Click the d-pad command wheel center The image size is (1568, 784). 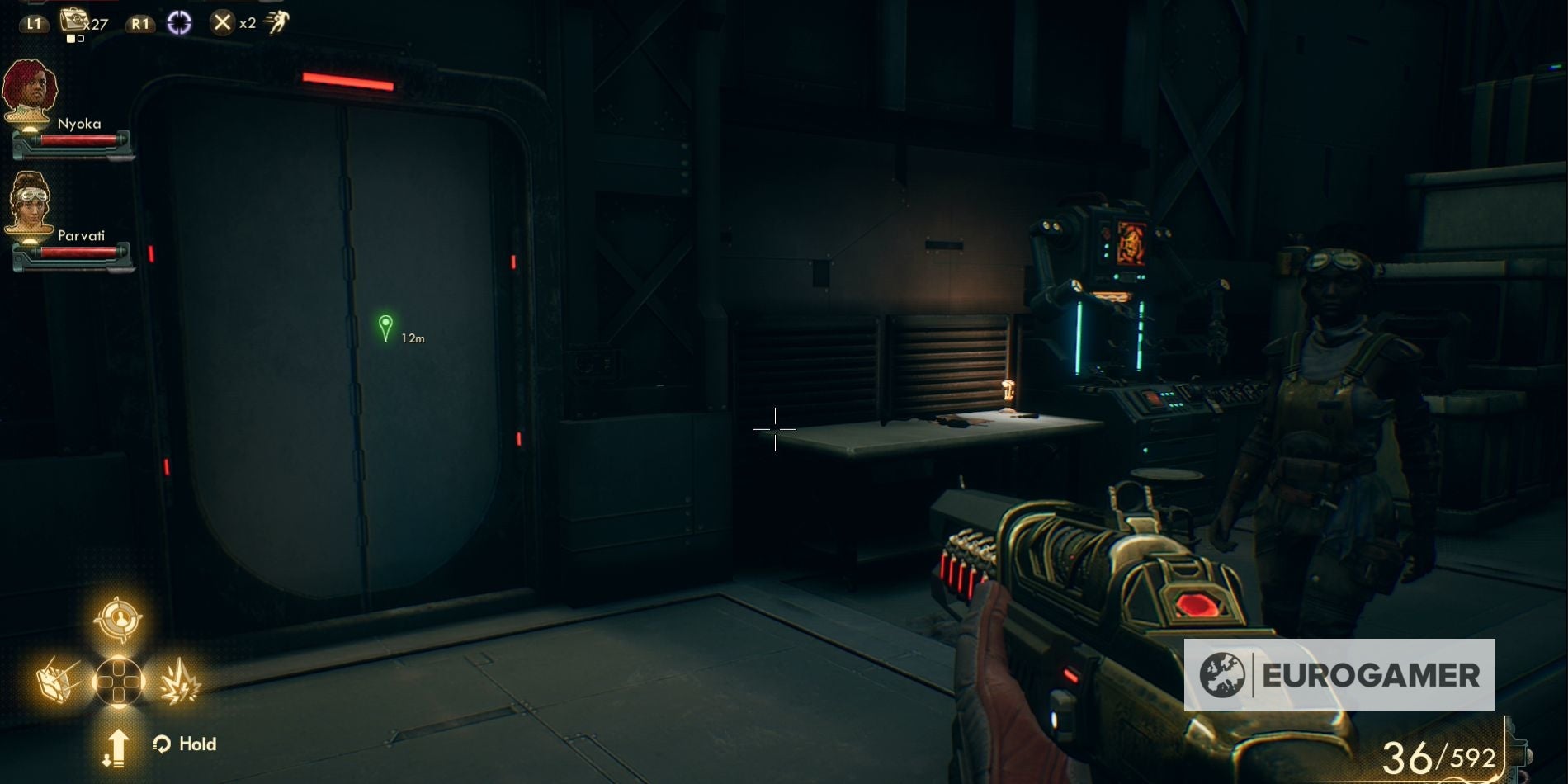[118, 683]
